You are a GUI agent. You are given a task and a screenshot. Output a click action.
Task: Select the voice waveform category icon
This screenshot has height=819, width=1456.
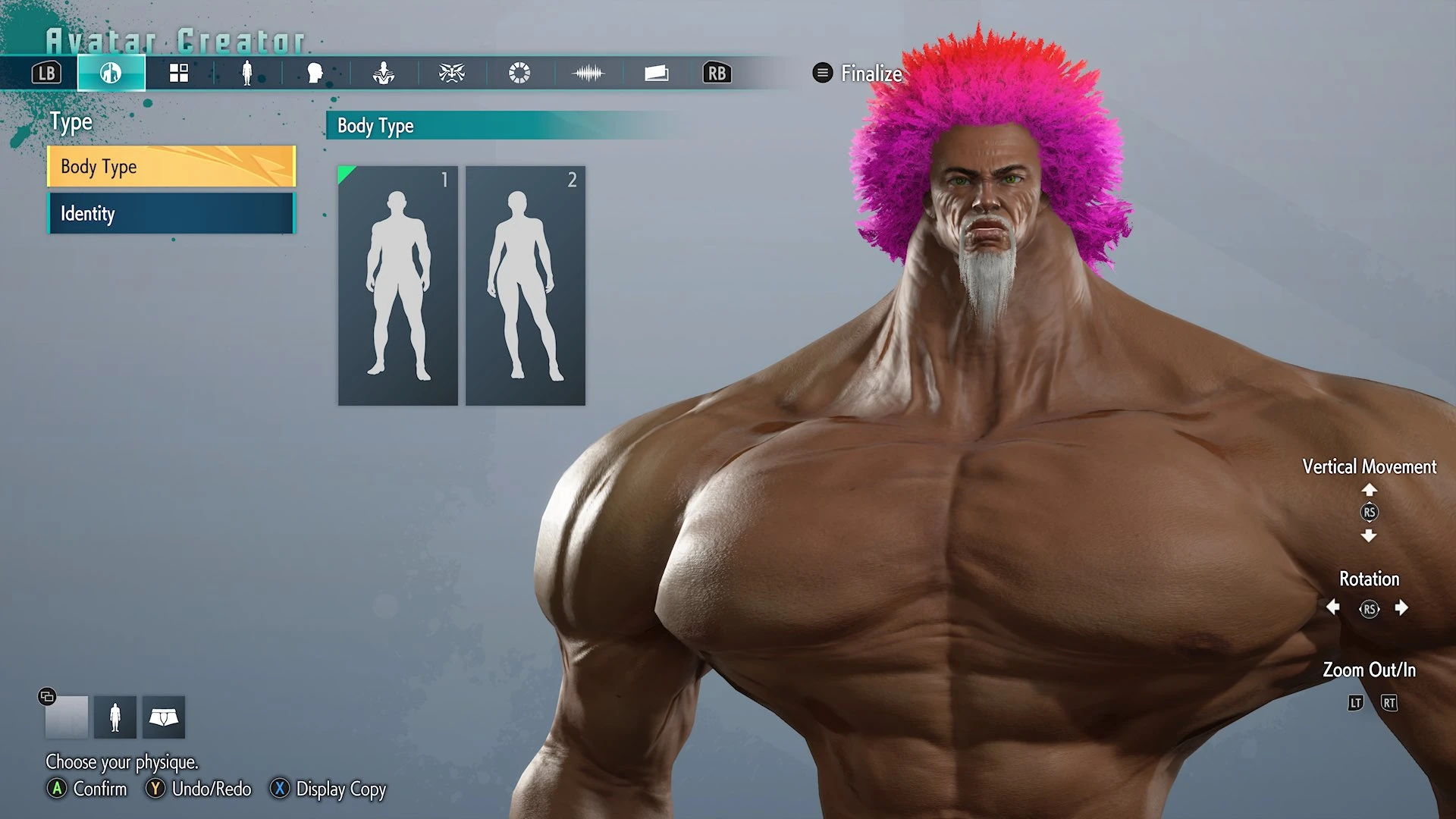[588, 74]
